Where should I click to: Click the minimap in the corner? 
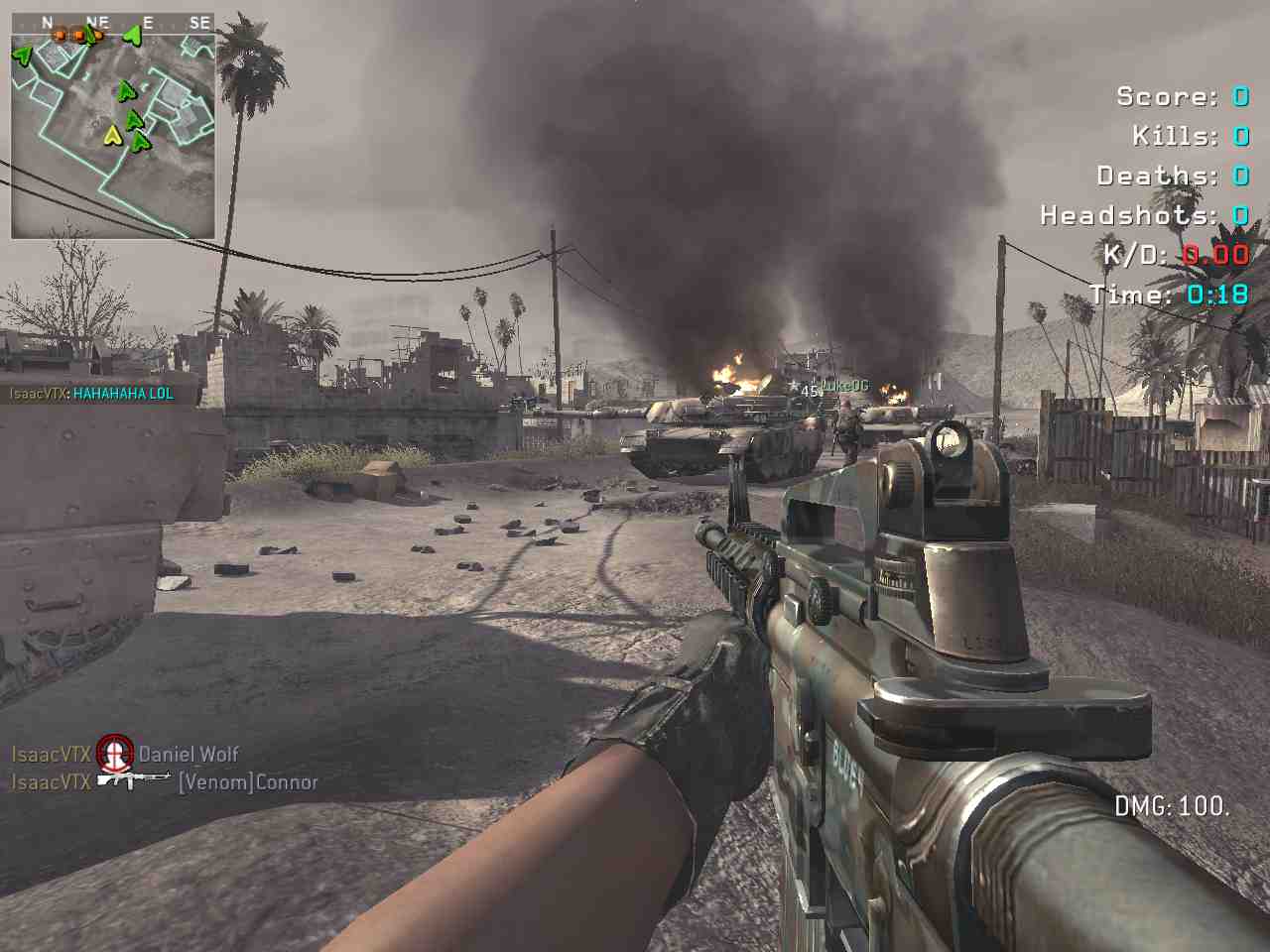pos(112,124)
